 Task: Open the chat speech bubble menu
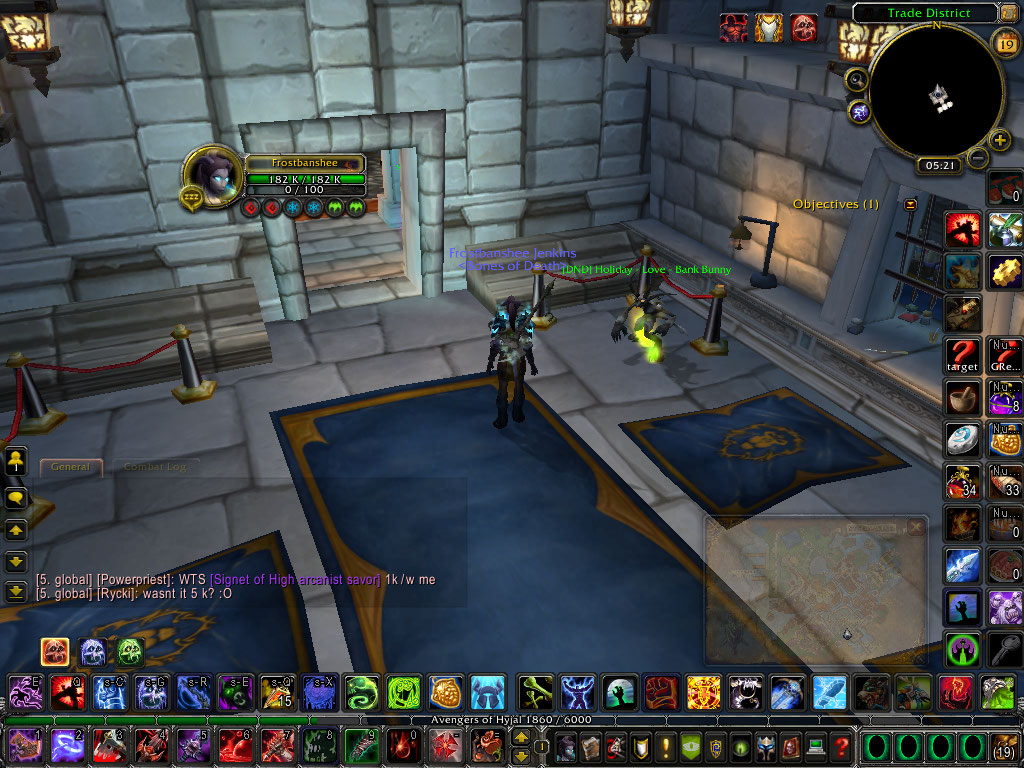16,496
